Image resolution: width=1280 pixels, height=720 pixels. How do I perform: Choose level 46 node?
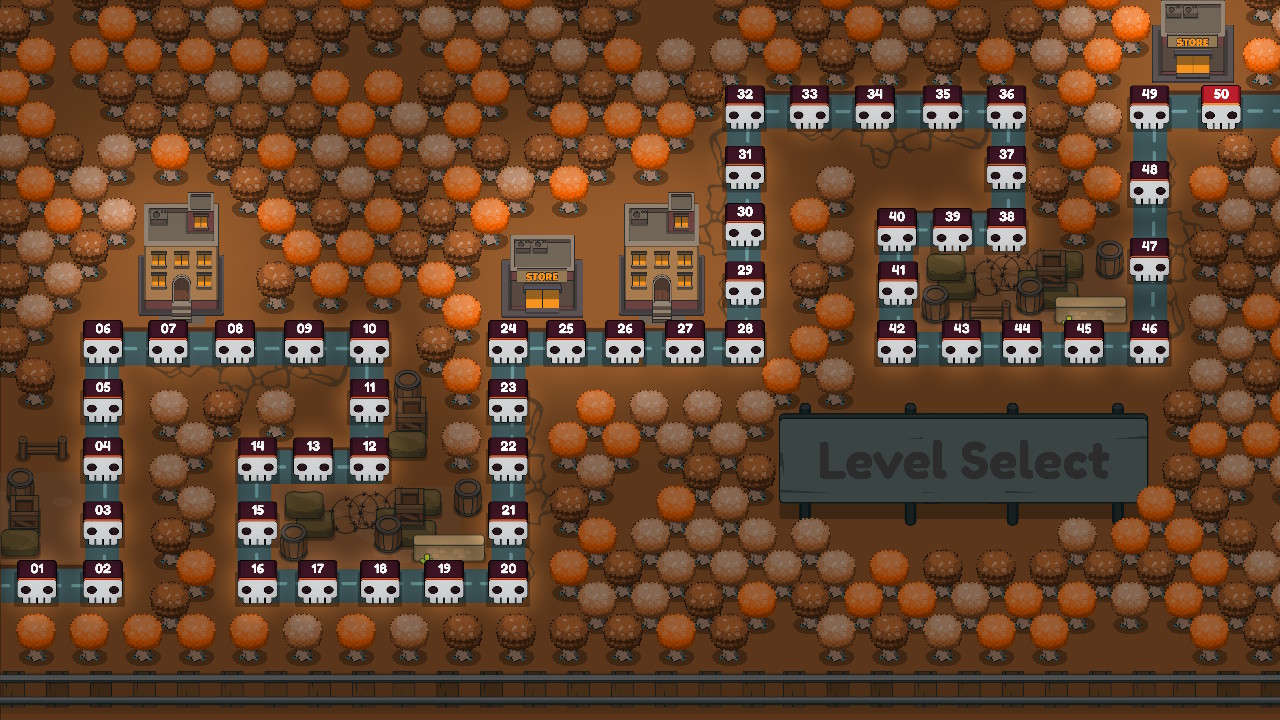click(x=1149, y=342)
